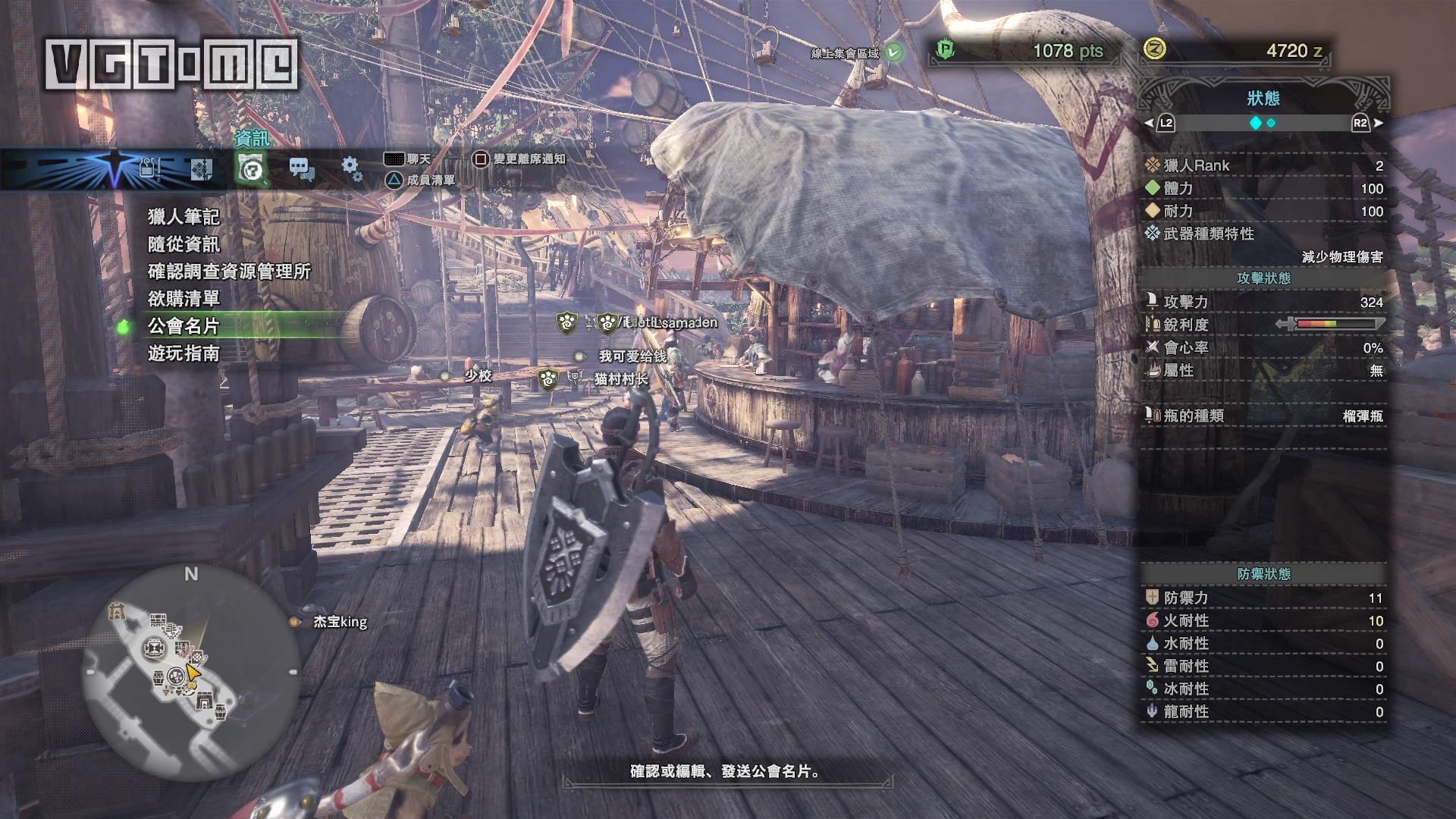
Task: Open the 欲購清單 wishlist
Action: tap(184, 299)
